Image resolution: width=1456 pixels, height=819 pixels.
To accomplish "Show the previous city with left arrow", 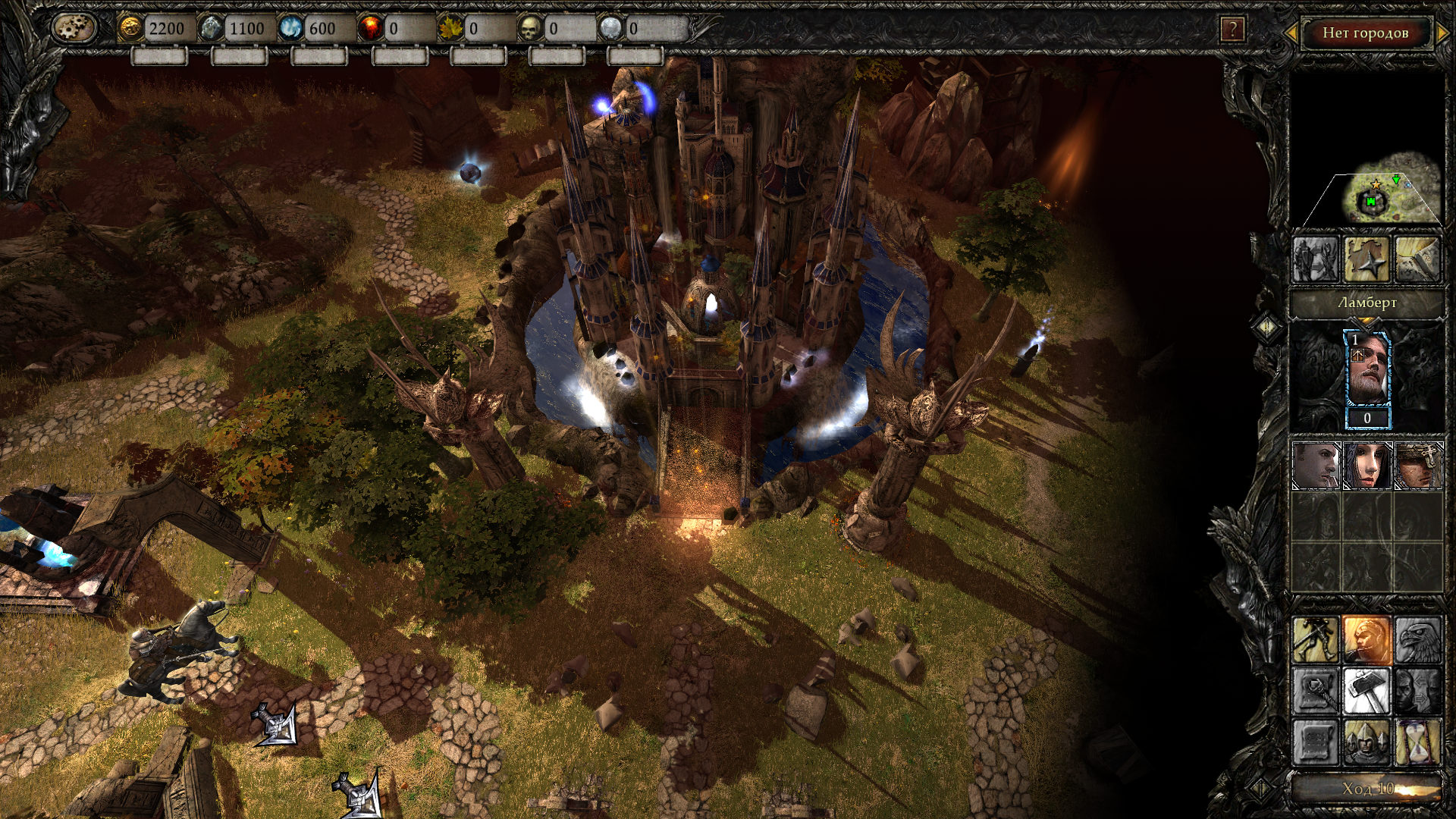I will click(1290, 33).
